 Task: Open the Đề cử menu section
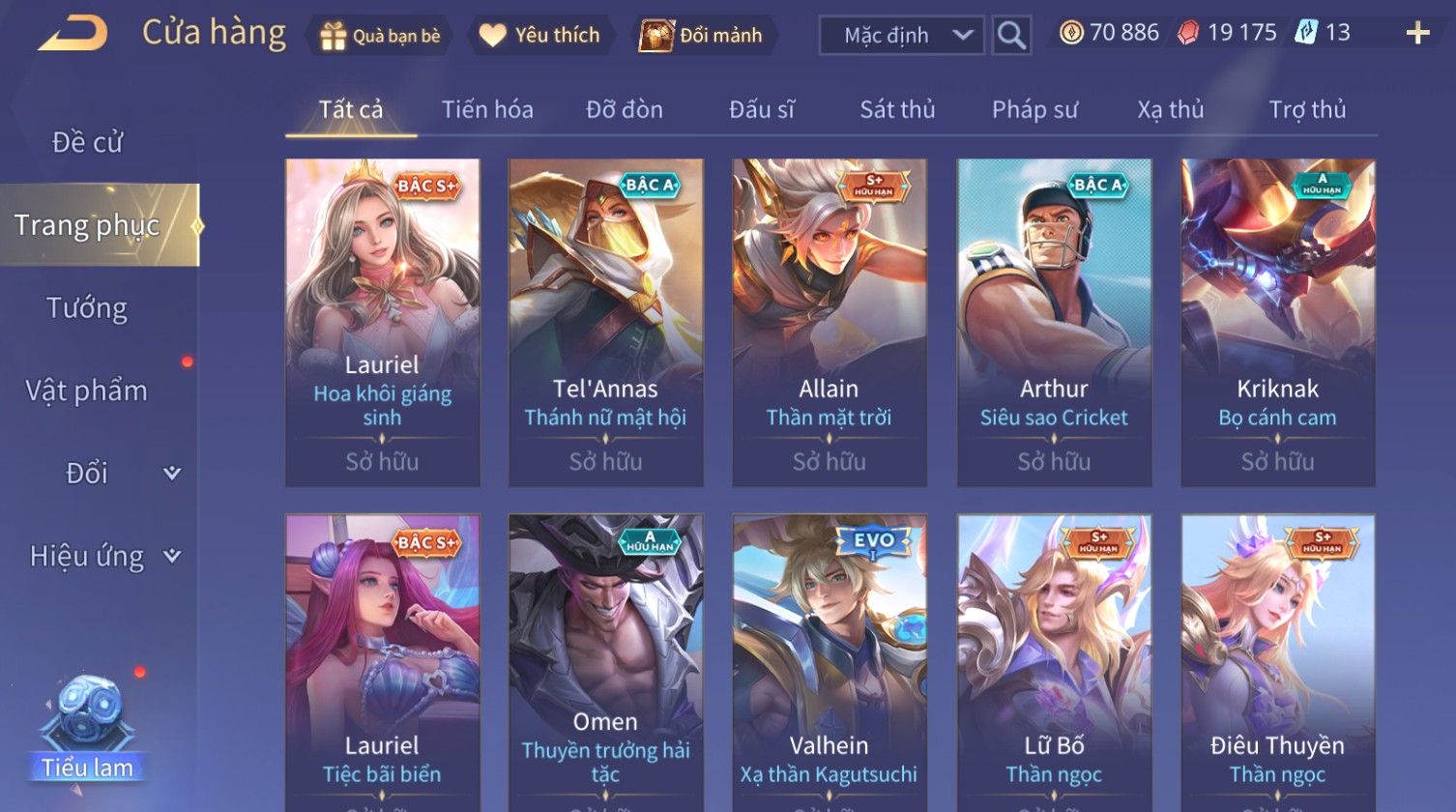click(87, 142)
